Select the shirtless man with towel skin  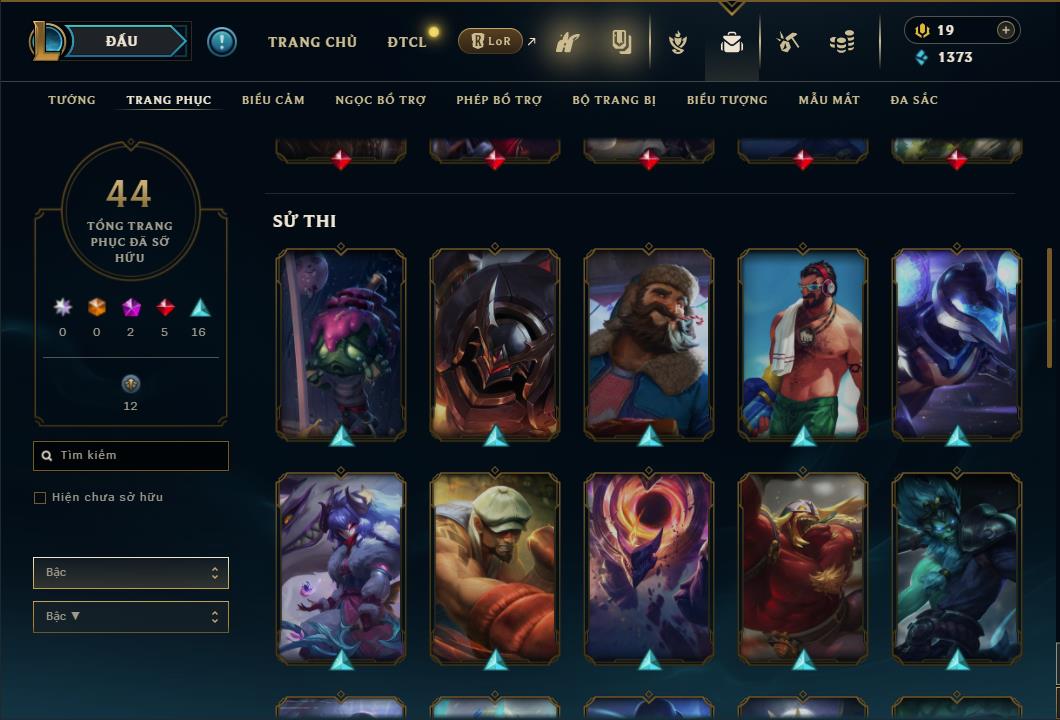[803, 343]
